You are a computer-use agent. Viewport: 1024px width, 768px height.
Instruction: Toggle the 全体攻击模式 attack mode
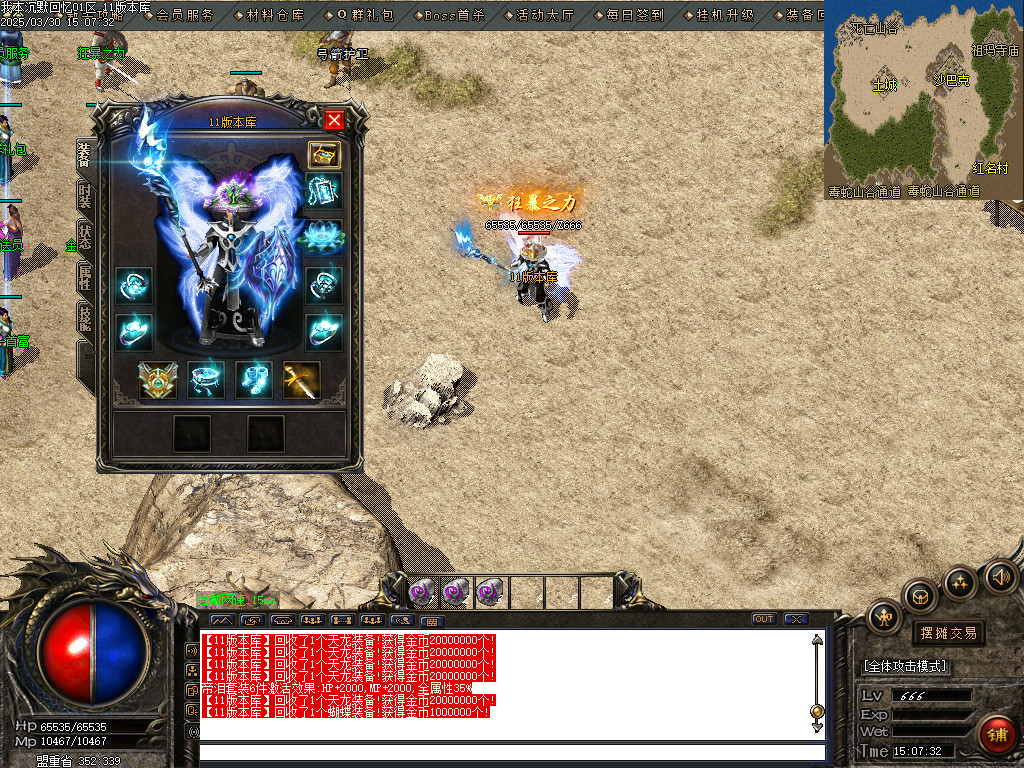(x=906, y=666)
